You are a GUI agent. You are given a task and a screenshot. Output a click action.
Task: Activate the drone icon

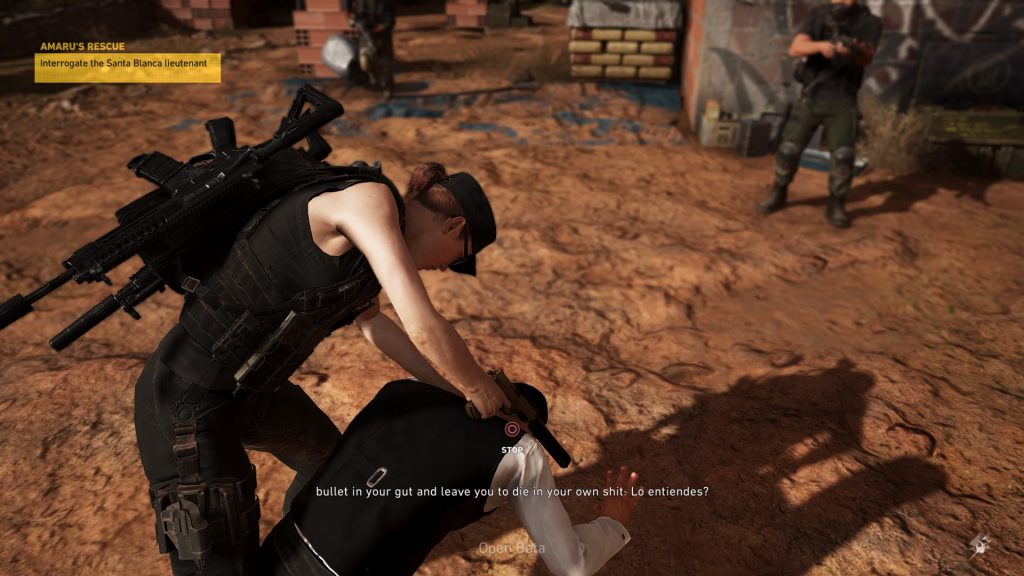tap(979, 543)
